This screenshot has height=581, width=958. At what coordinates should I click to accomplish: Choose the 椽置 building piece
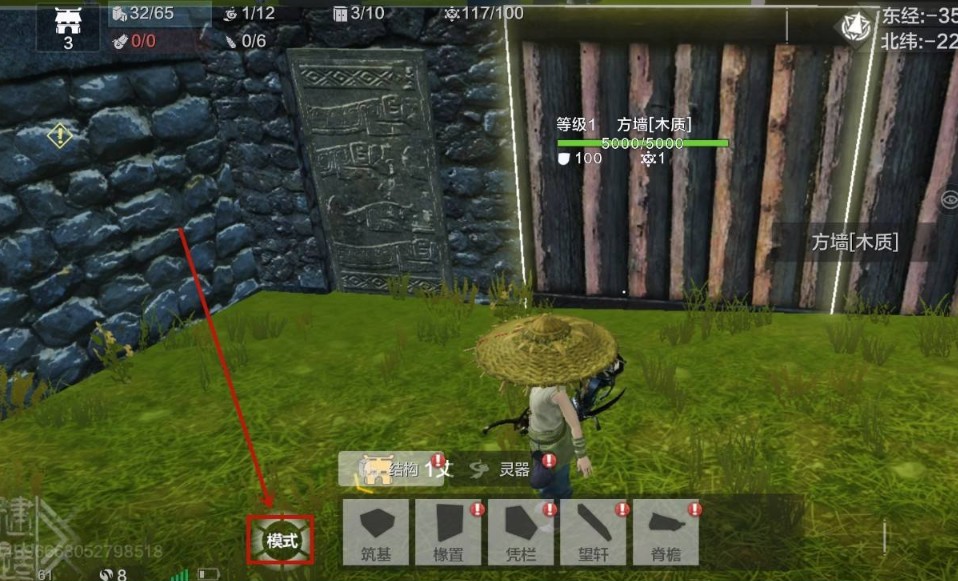[449, 531]
